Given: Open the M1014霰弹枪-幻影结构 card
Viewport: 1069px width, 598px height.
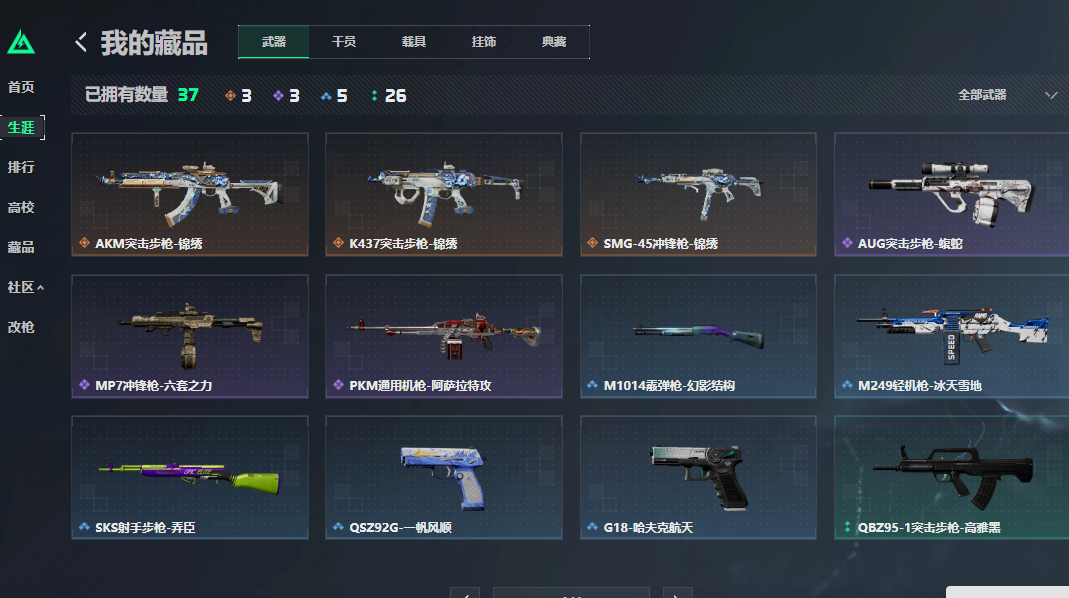Looking at the screenshot, I should coord(697,337).
